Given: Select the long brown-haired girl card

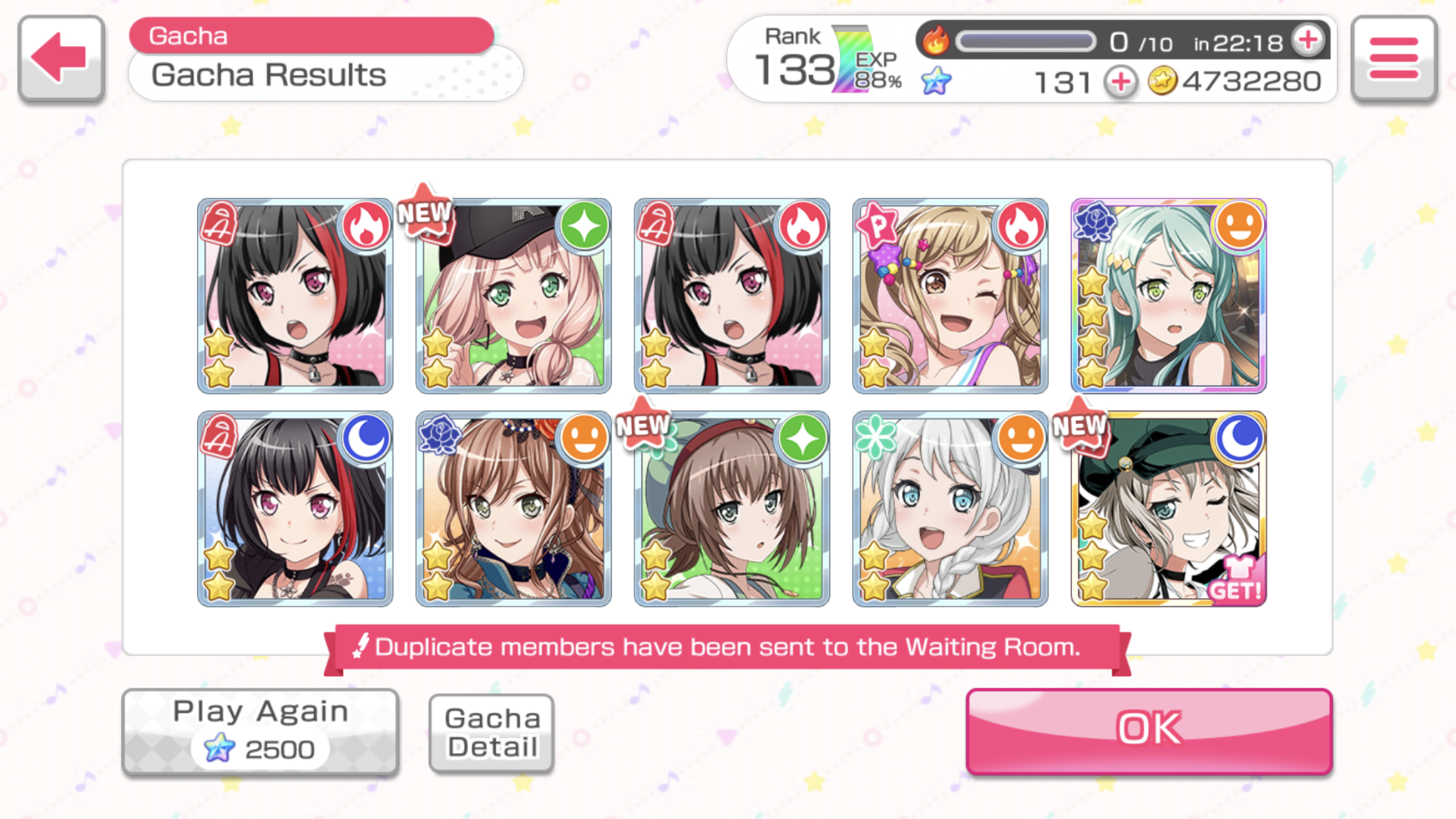Looking at the screenshot, I should point(514,508).
